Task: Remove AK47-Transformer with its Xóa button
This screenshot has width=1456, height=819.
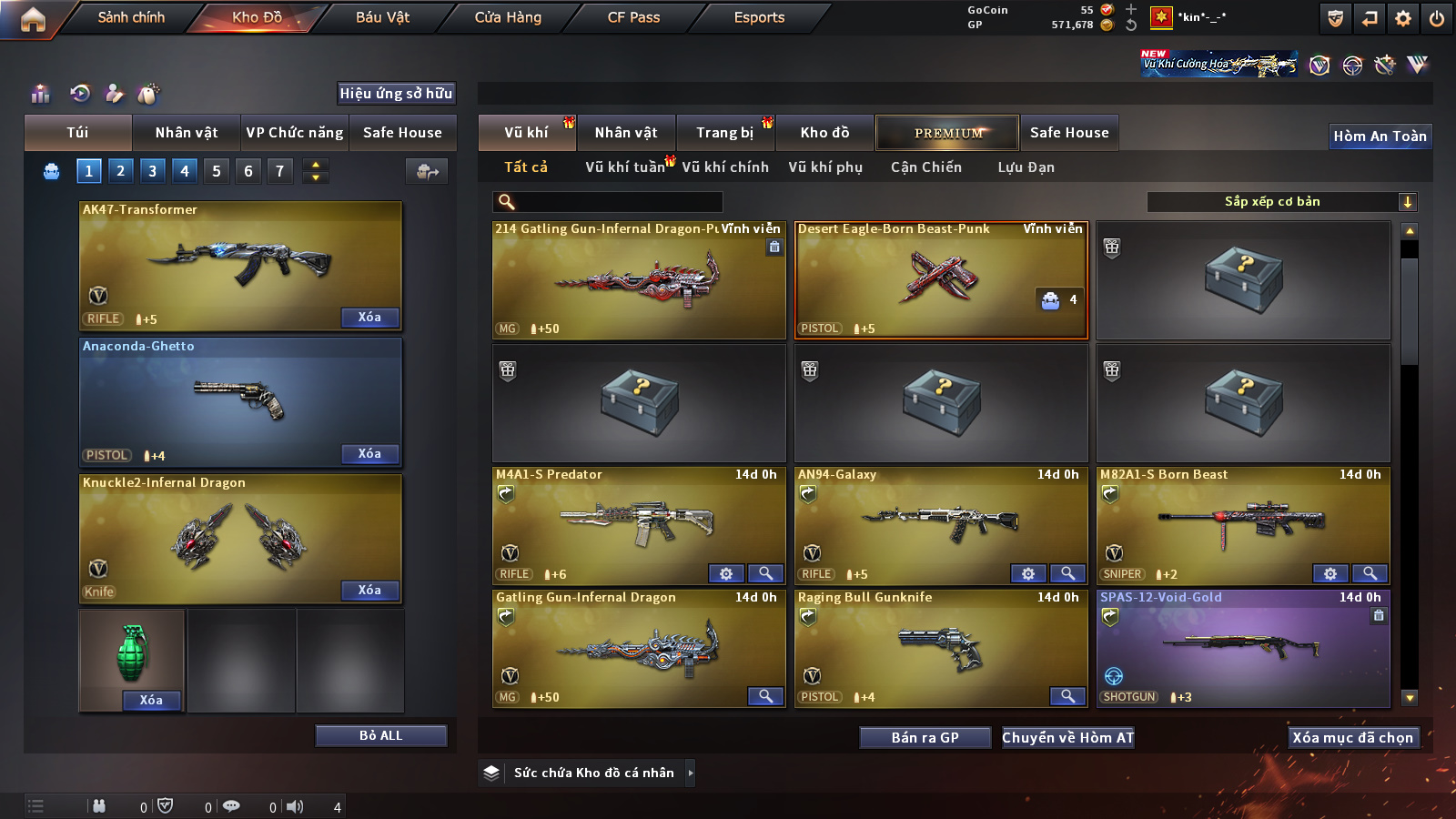Action: point(369,317)
